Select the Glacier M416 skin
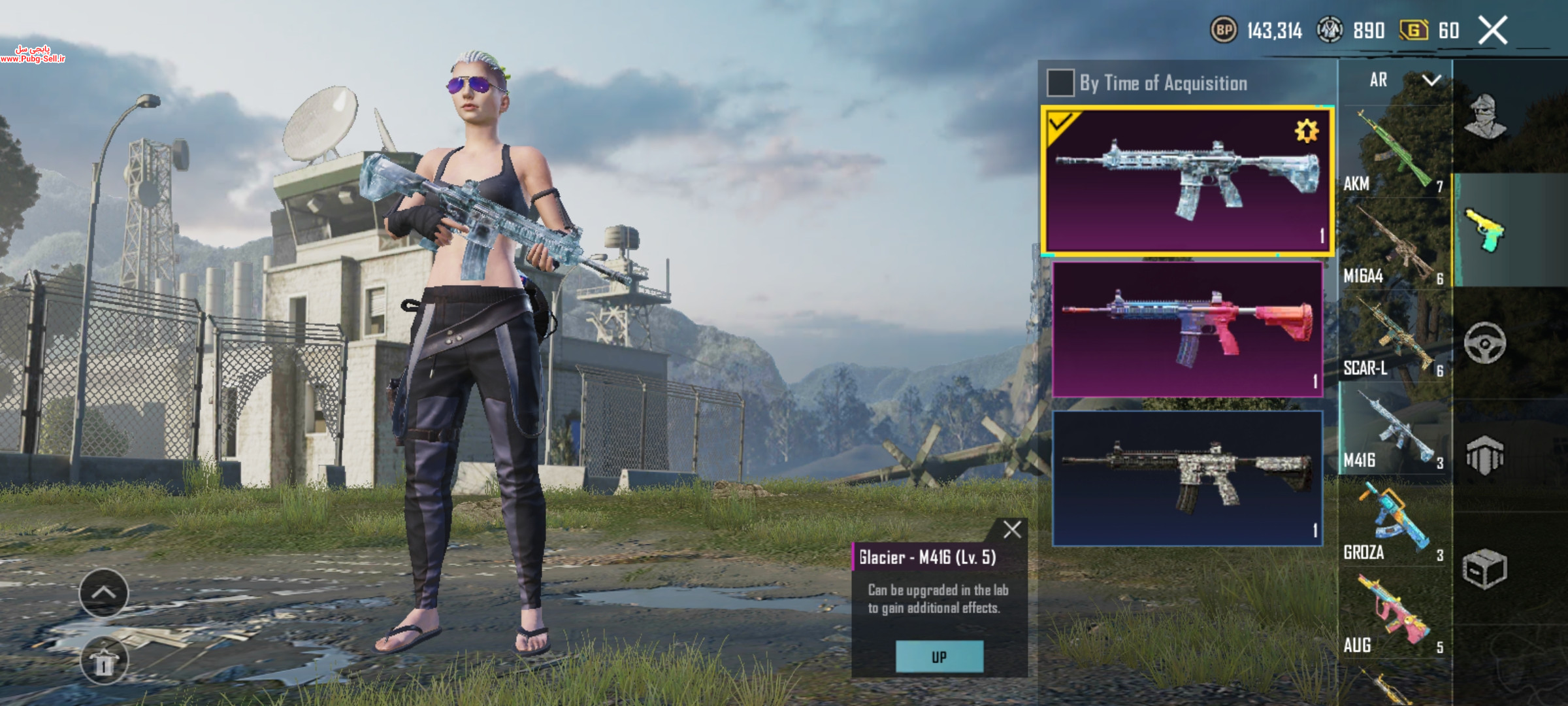Screen dimensions: 1568x706 coord(1186,180)
